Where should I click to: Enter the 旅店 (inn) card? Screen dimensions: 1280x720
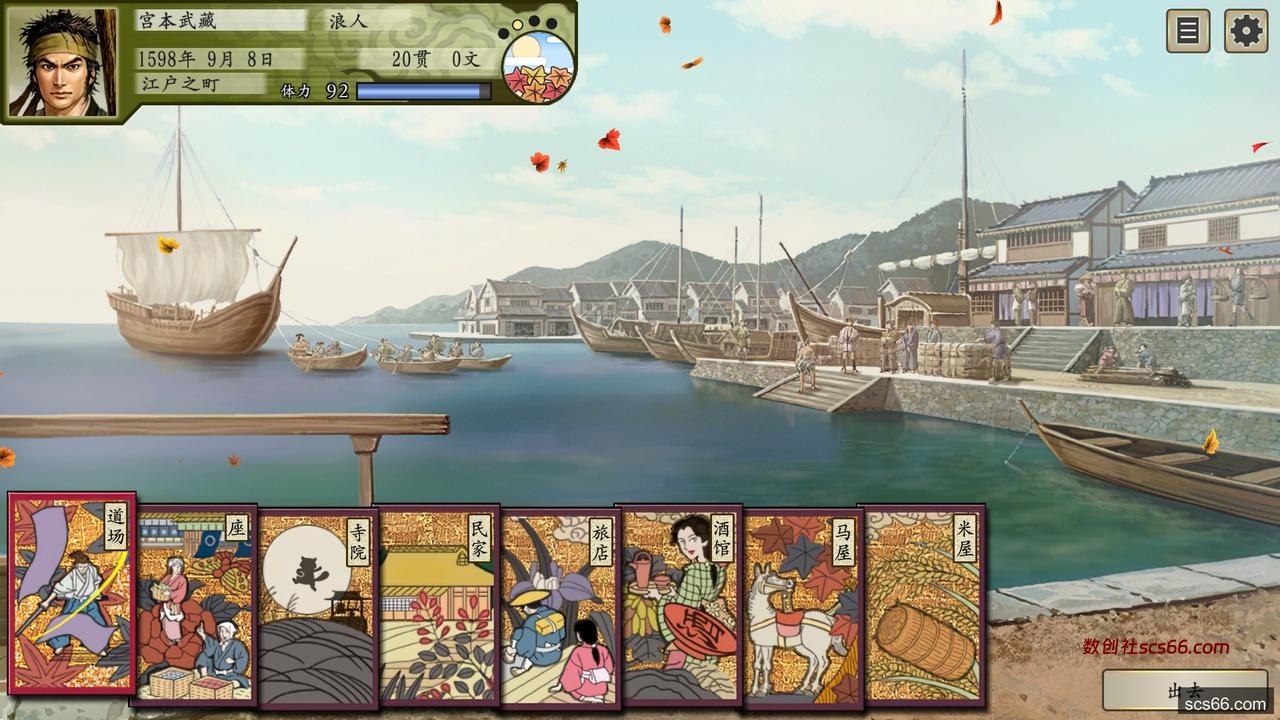click(x=558, y=606)
